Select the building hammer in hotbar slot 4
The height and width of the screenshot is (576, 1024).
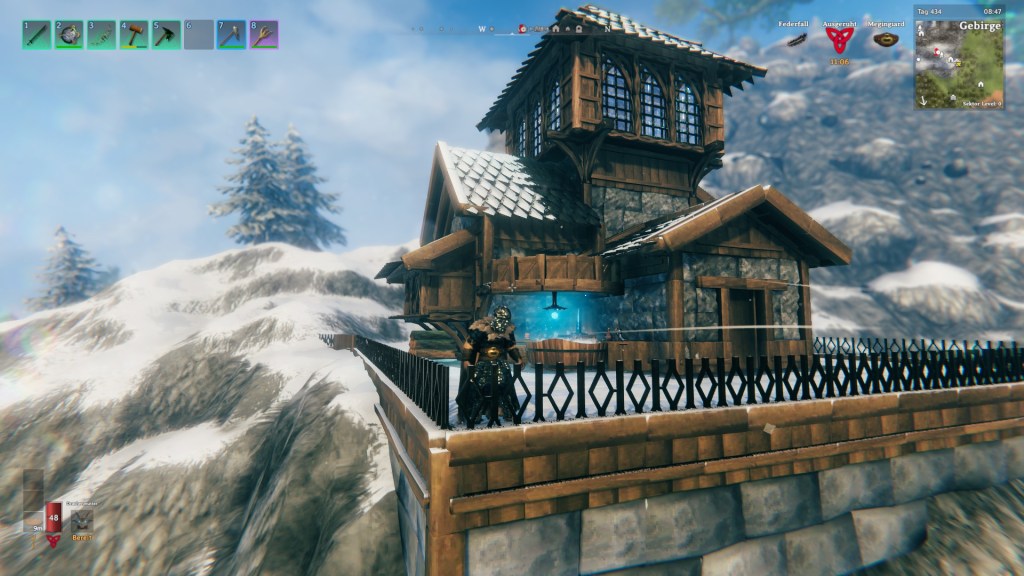click(x=134, y=35)
